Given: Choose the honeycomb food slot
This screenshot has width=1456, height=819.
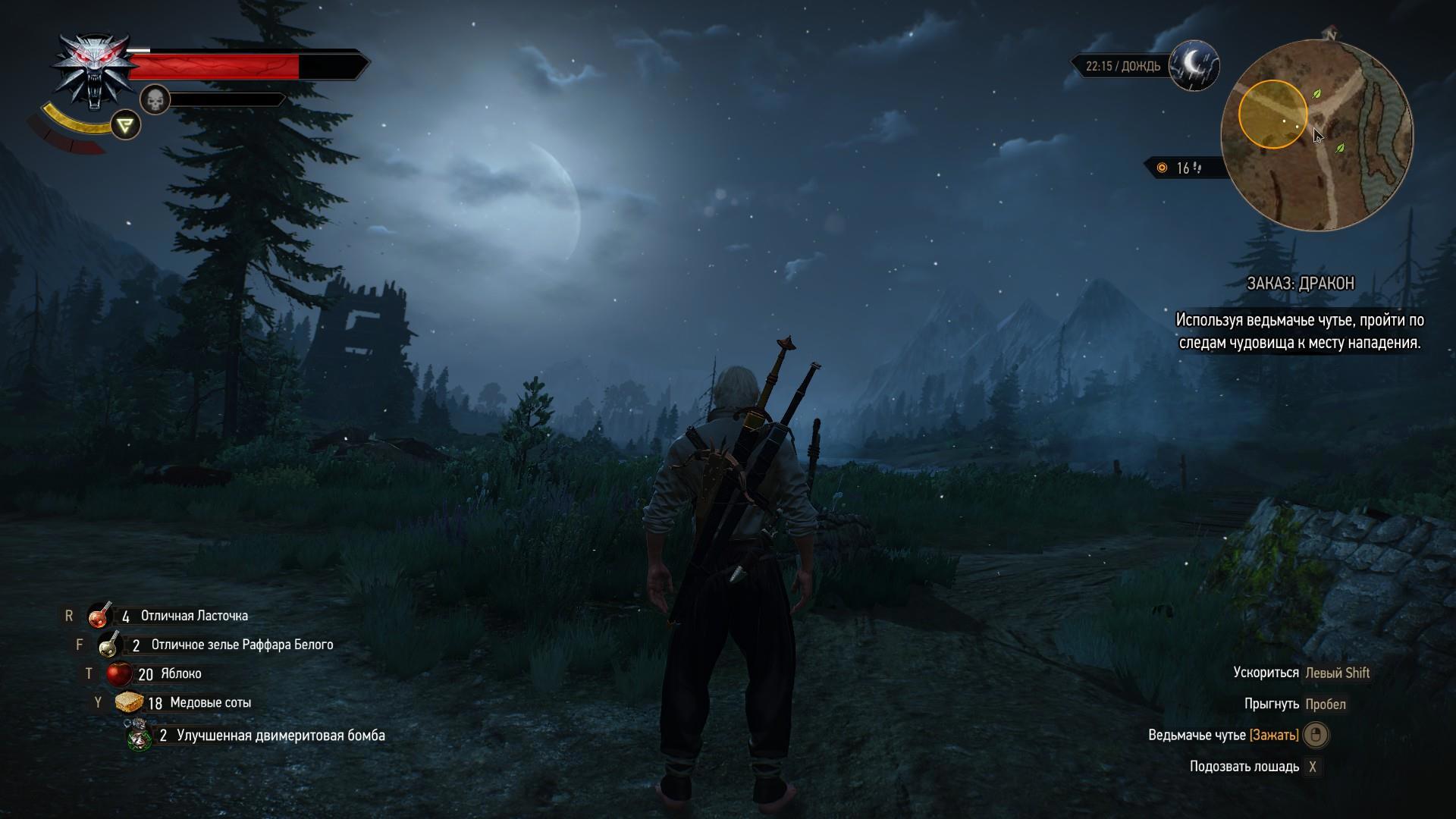Looking at the screenshot, I should 129,702.
